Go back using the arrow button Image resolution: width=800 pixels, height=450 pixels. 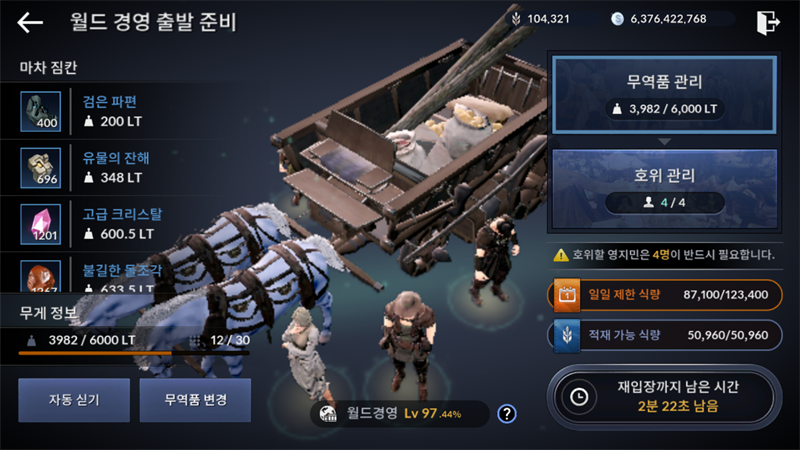click(30, 22)
